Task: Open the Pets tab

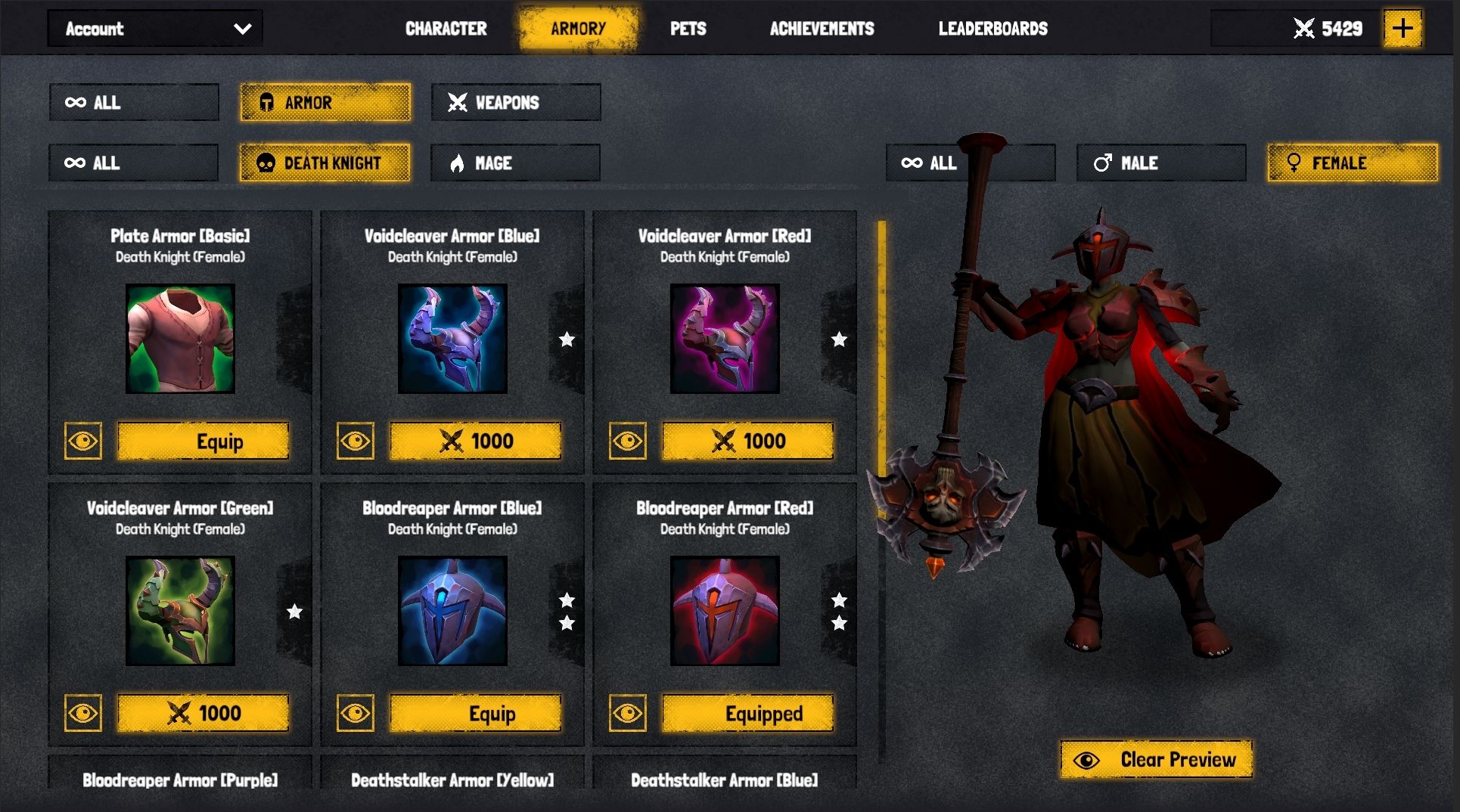Action: pos(688,29)
